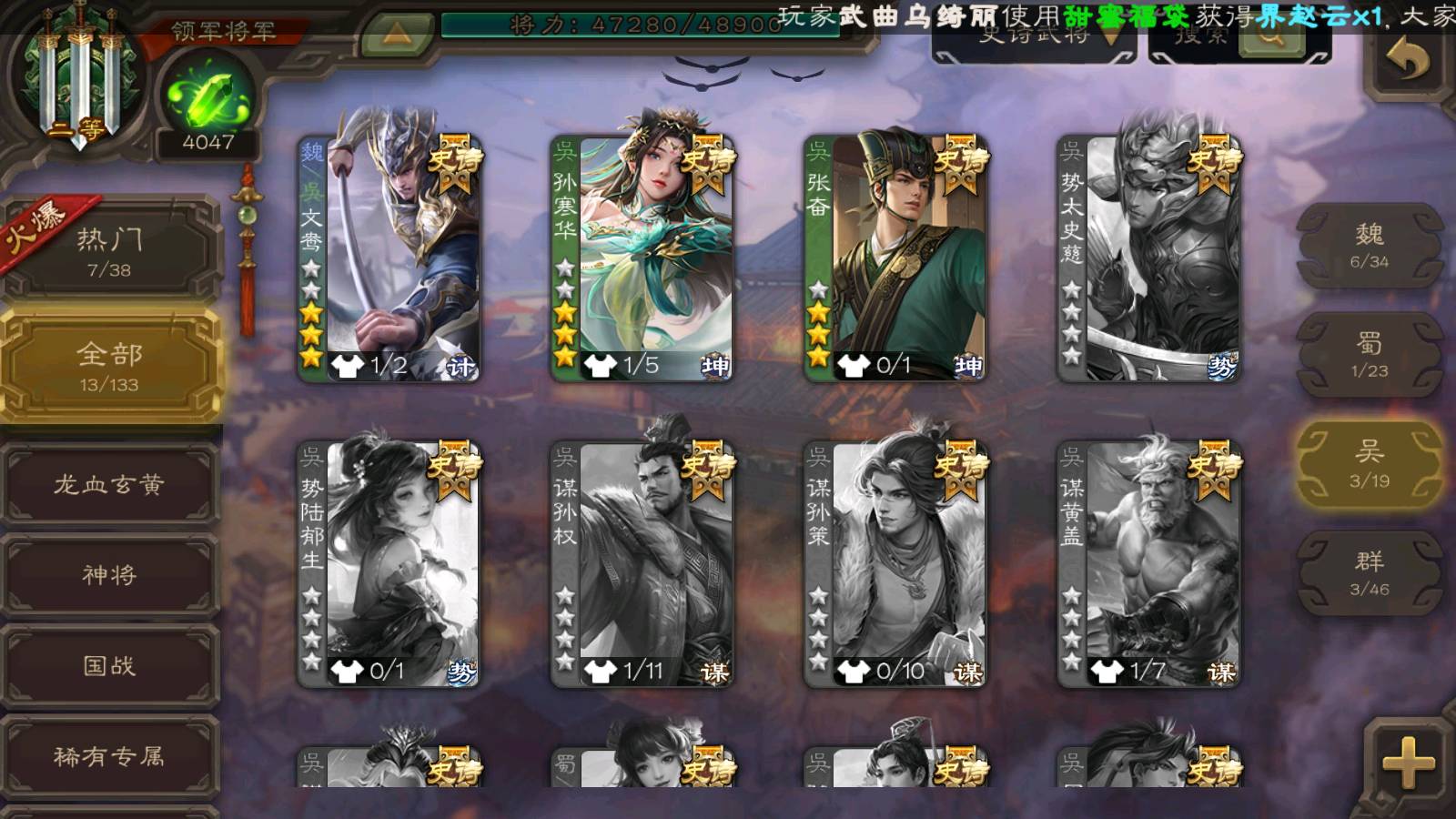Select the 热门 category tab
The width and height of the screenshot is (1456, 819).
[x=109, y=252]
